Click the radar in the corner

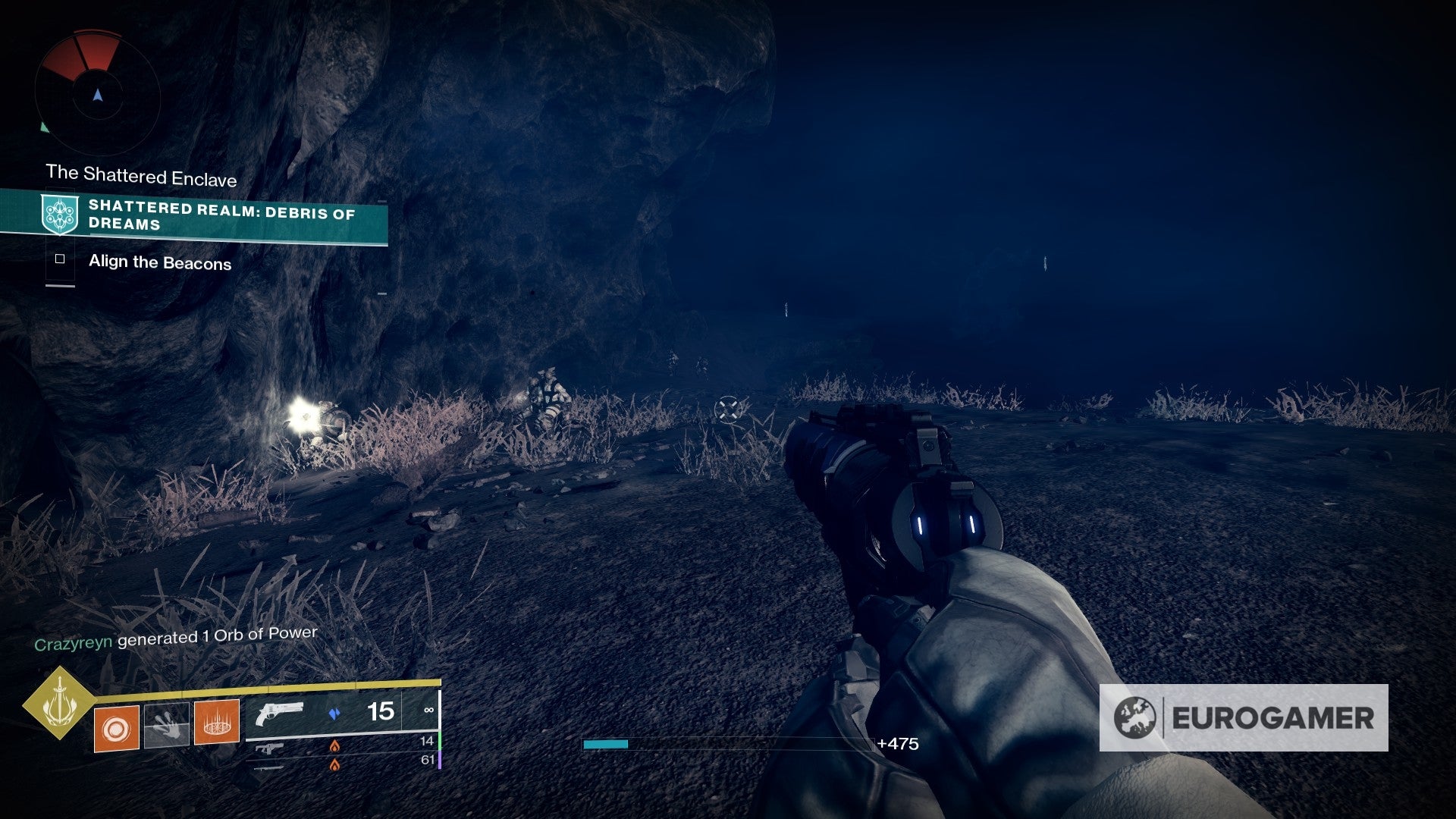tap(97, 94)
